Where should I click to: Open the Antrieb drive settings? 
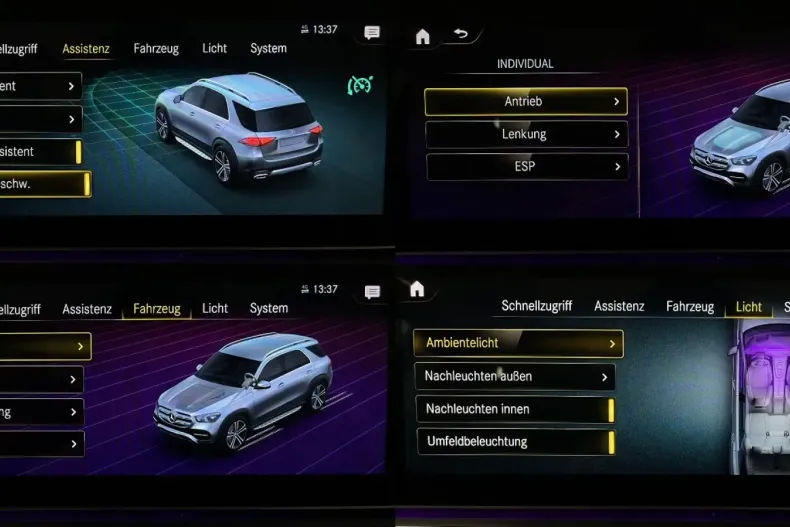click(525, 101)
